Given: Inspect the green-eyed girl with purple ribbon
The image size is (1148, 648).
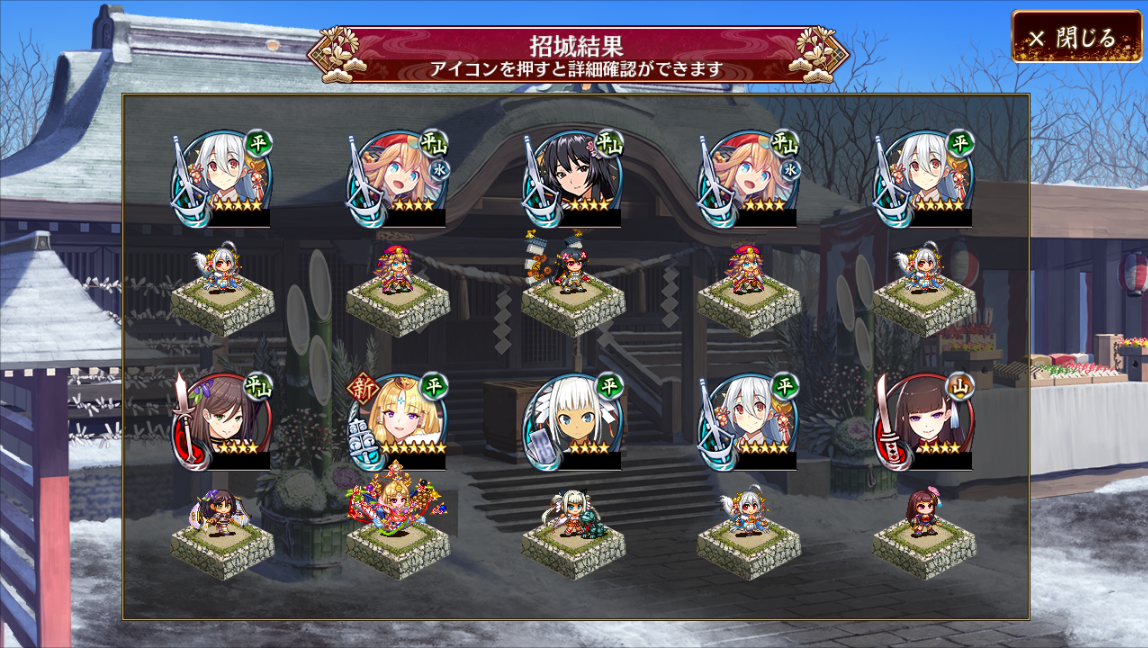Looking at the screenshot, I should [222, 421].
